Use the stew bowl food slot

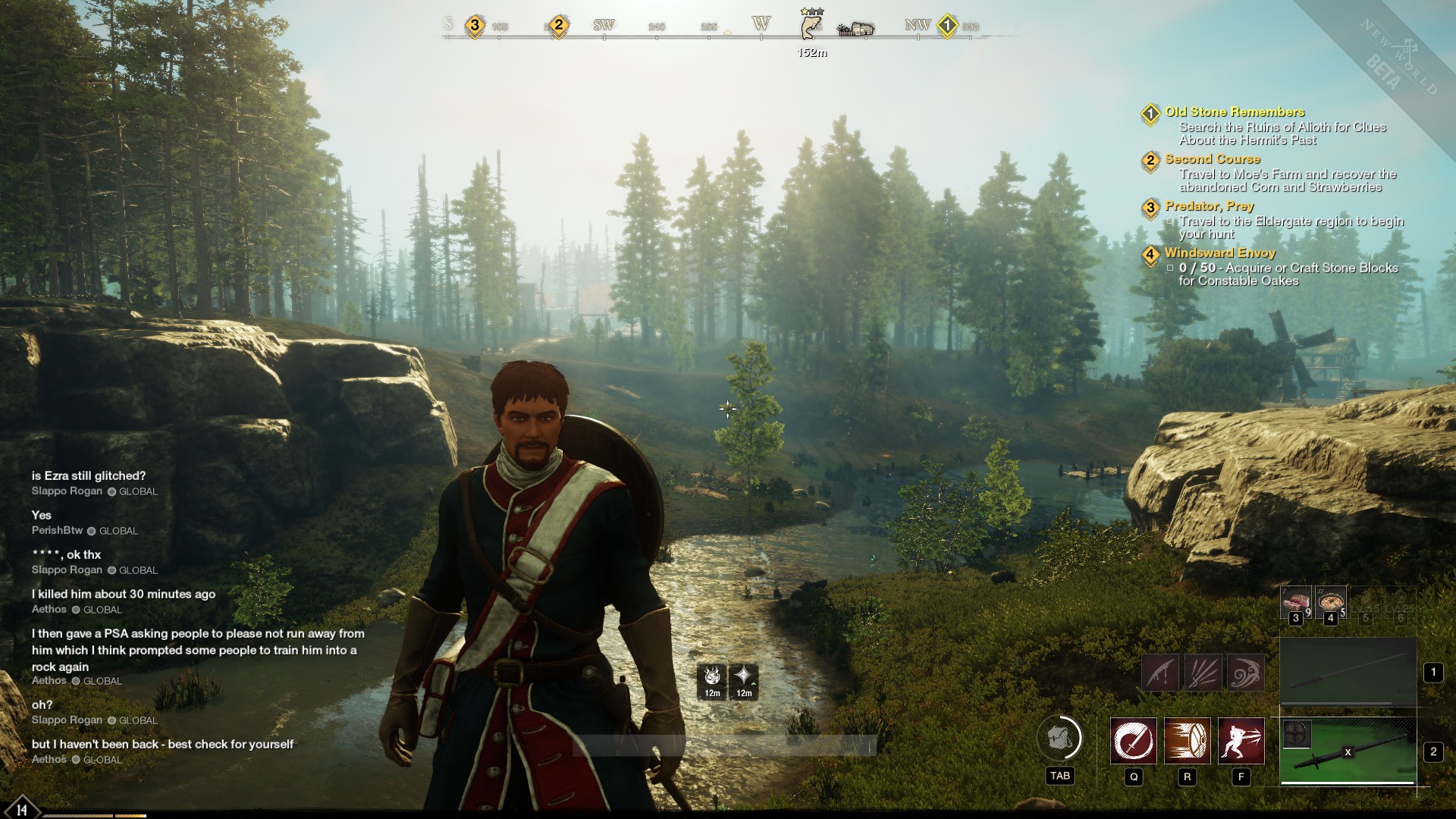pyautogui.click(x=1330, y=602)
